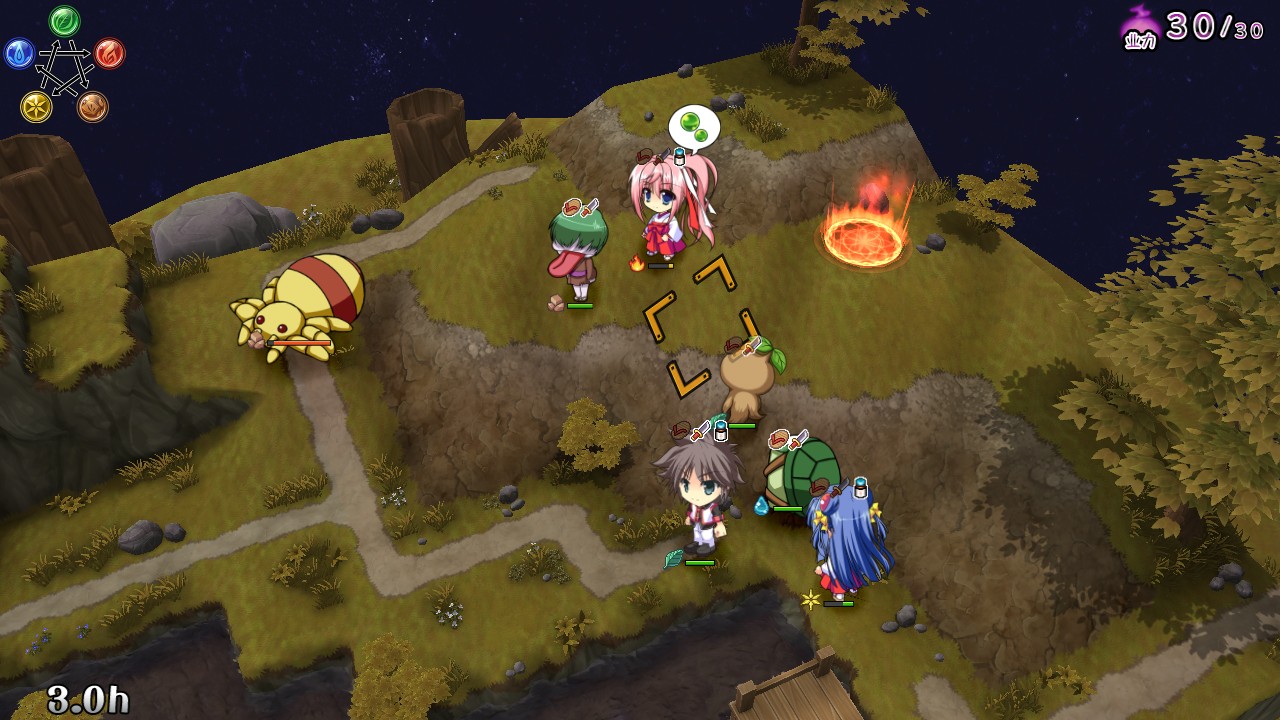Image resolution: width=1280 pixels, height=720 pixels.
Task: Activate the yellow star element orb
Action: tap(36, 106)
